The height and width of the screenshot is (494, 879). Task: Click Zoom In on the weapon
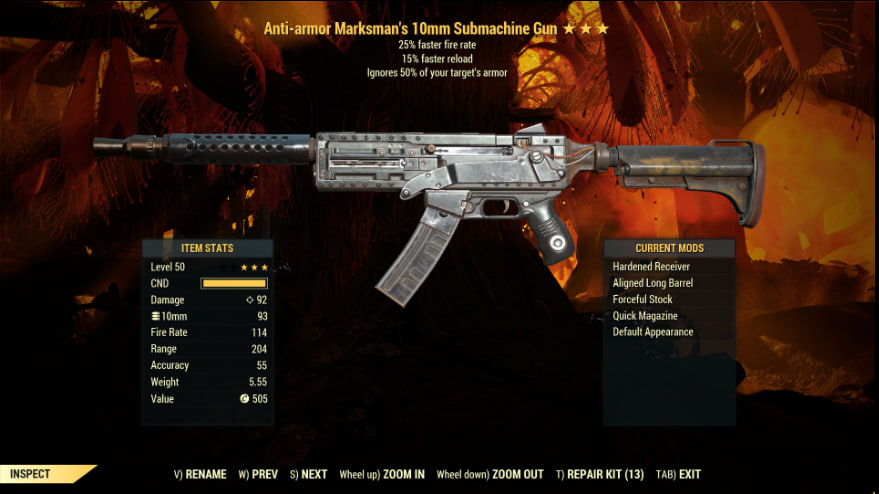[x=382, y=474]
